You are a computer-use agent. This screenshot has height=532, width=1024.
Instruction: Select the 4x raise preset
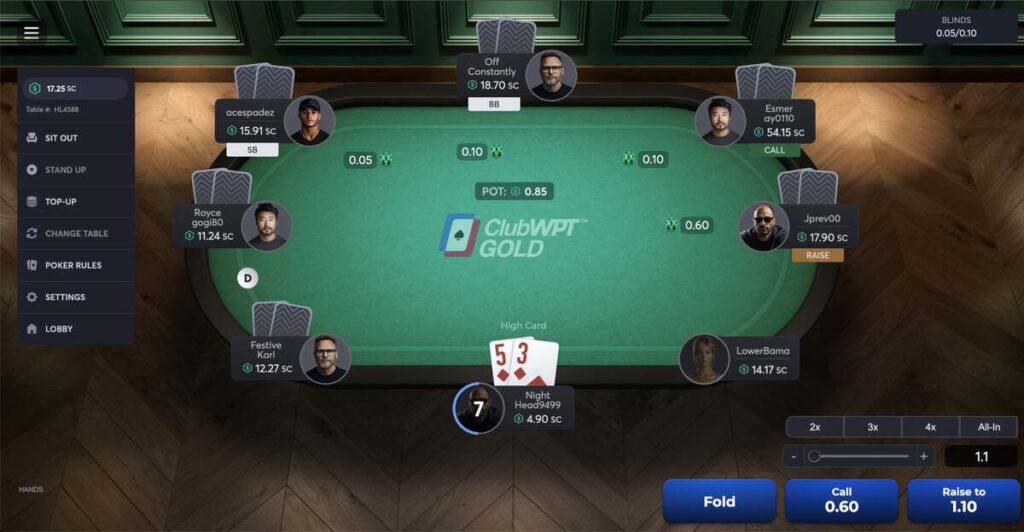click(x=931, y=427)
